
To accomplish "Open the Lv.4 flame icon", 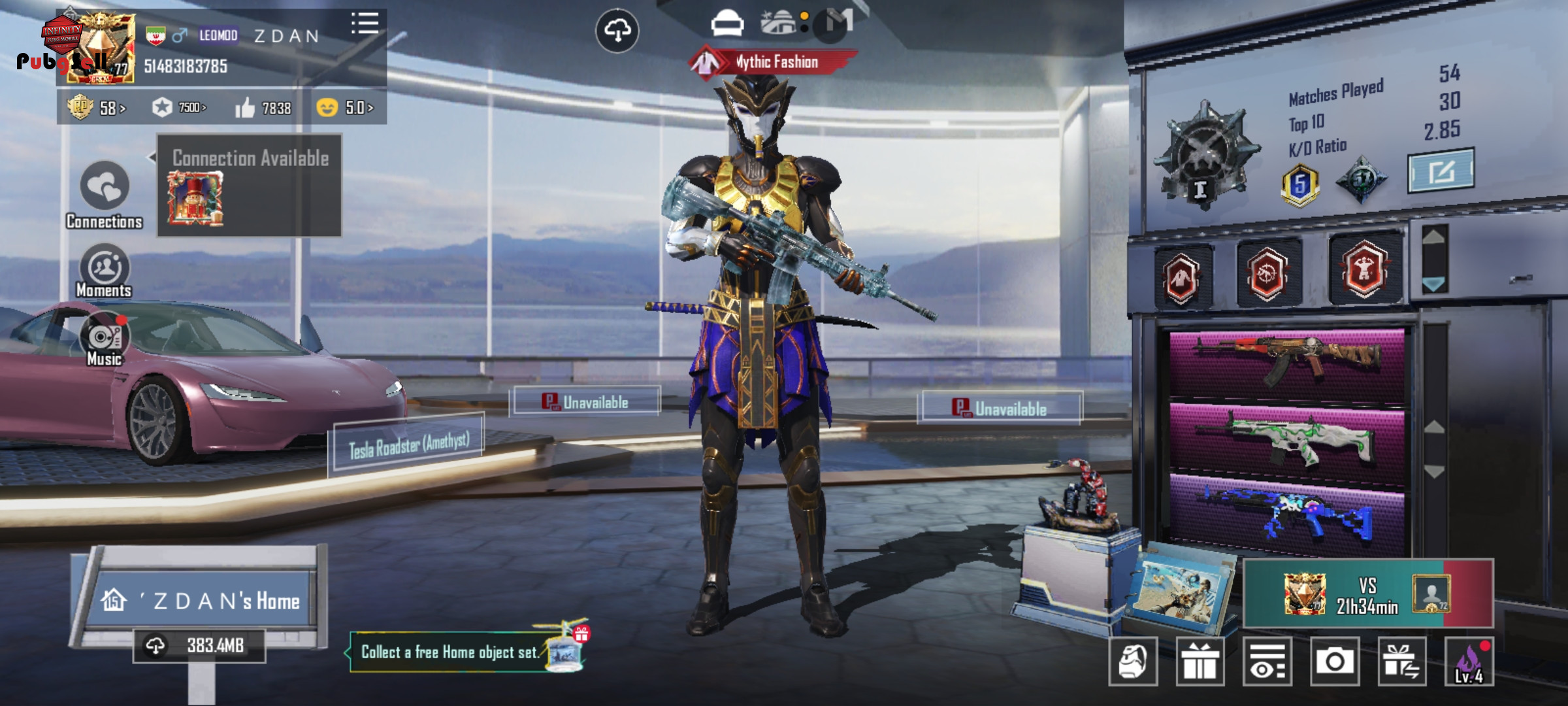I will 1469,662.
